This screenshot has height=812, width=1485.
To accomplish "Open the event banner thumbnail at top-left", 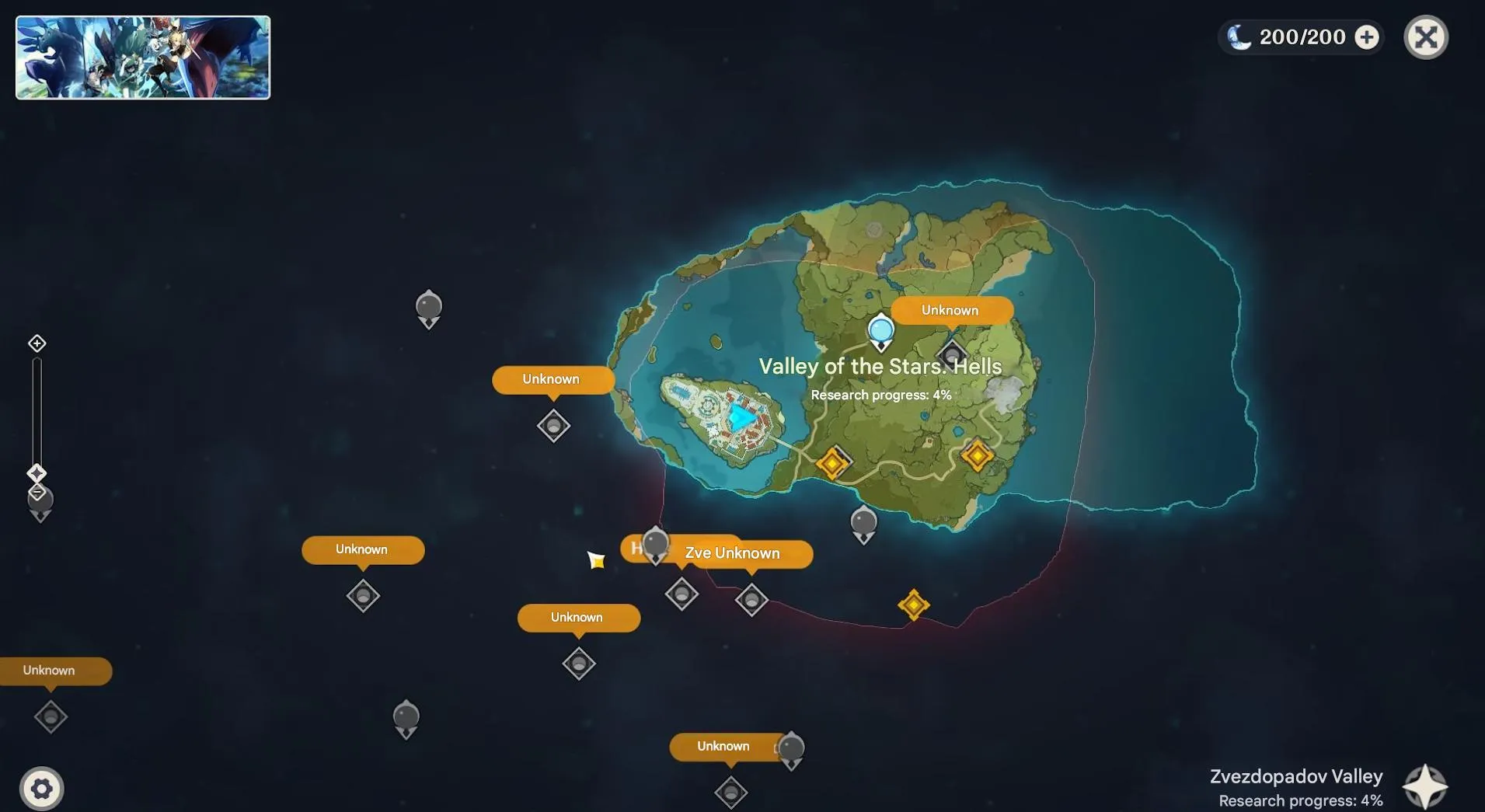I will coord(142,57).
